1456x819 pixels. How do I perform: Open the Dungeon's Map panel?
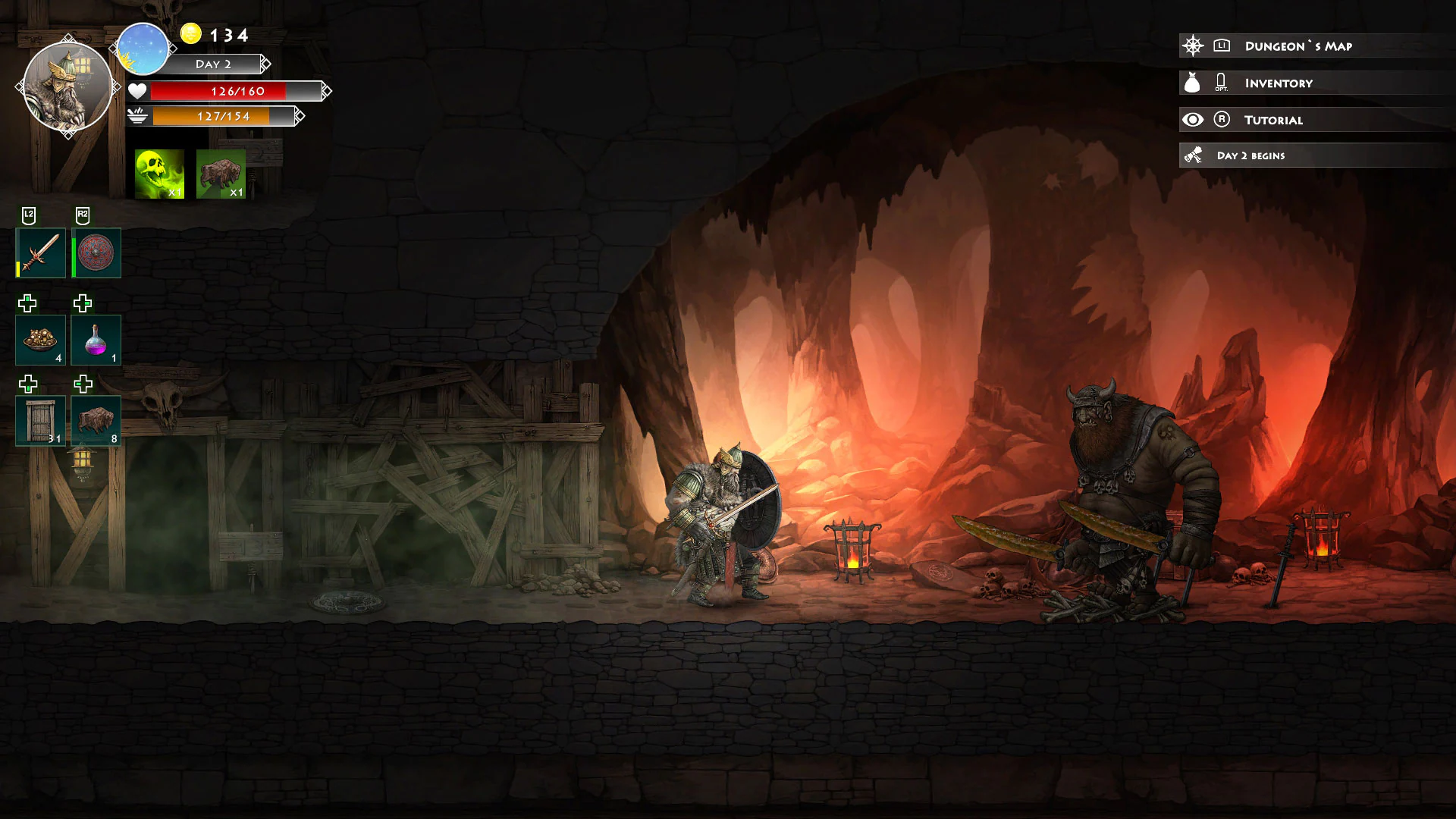[1297, 45]
